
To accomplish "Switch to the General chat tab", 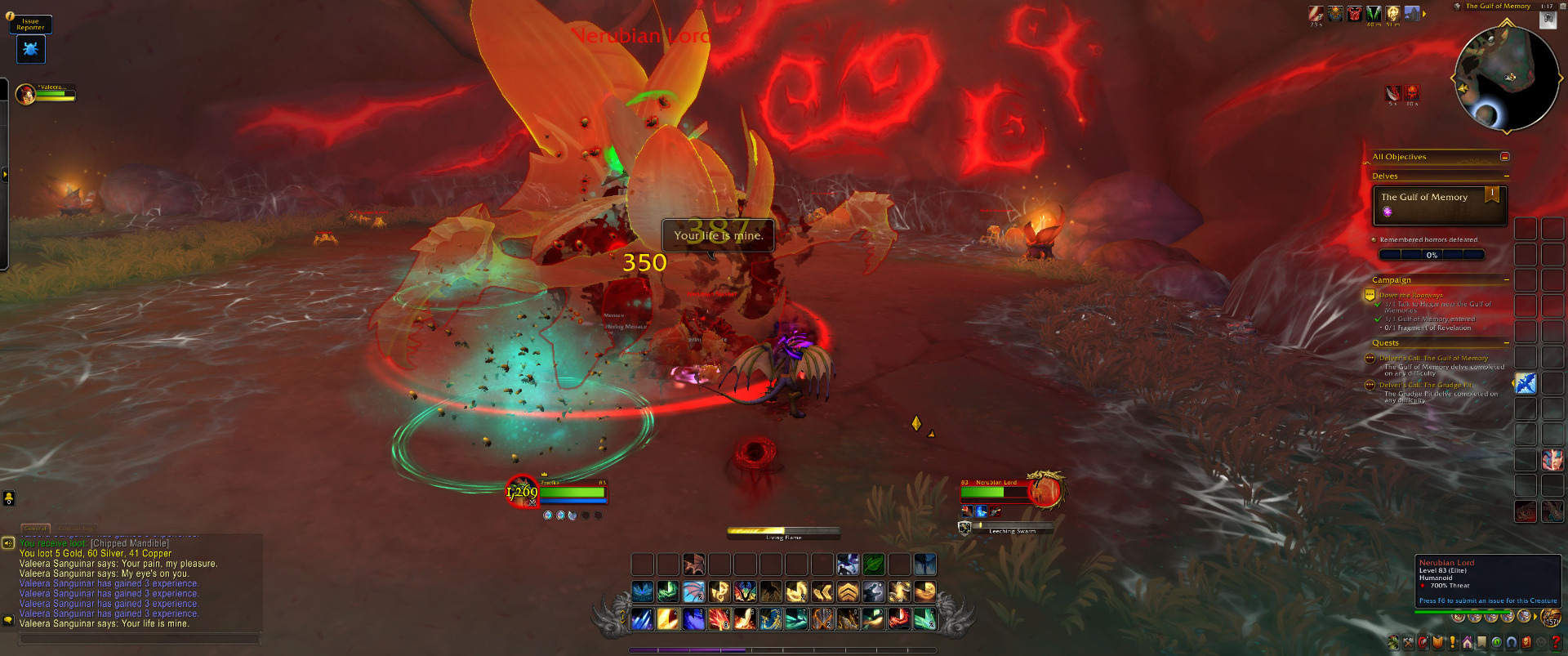I will [35, 529].
